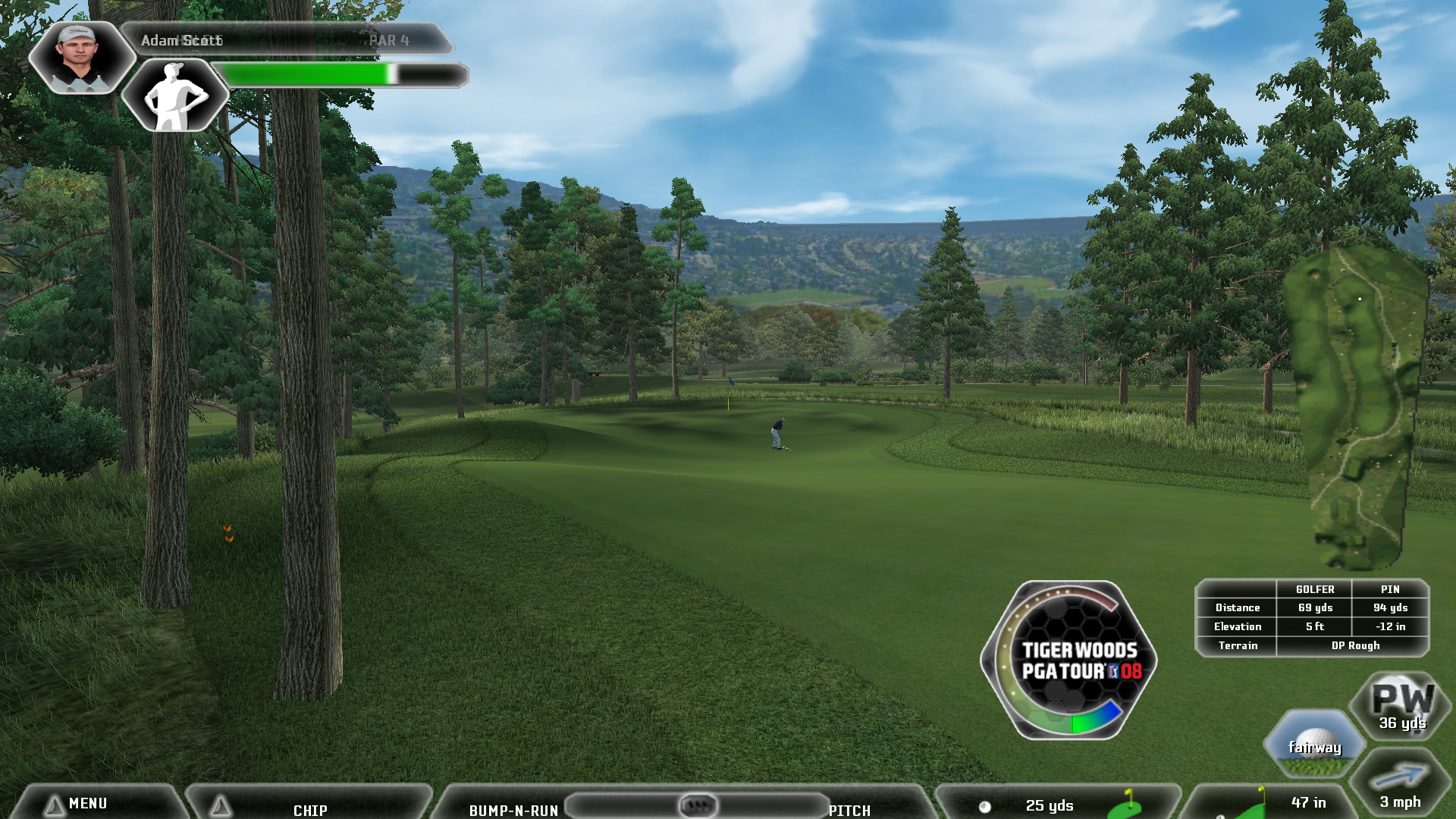Click the fairway ball lie icon

(x=1315, y=745)
